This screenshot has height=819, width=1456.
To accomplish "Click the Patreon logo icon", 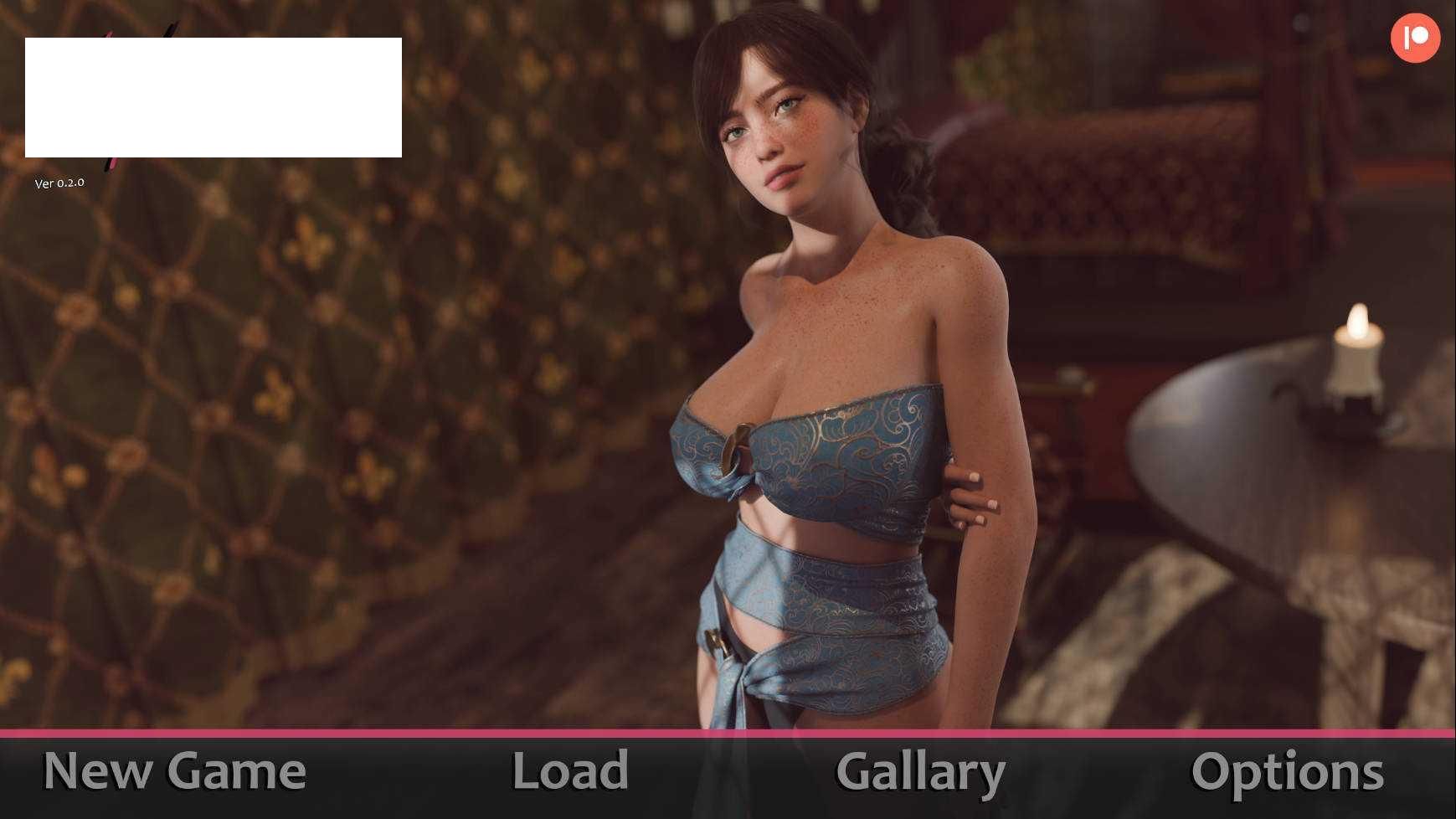I will tap(1415, 39).
